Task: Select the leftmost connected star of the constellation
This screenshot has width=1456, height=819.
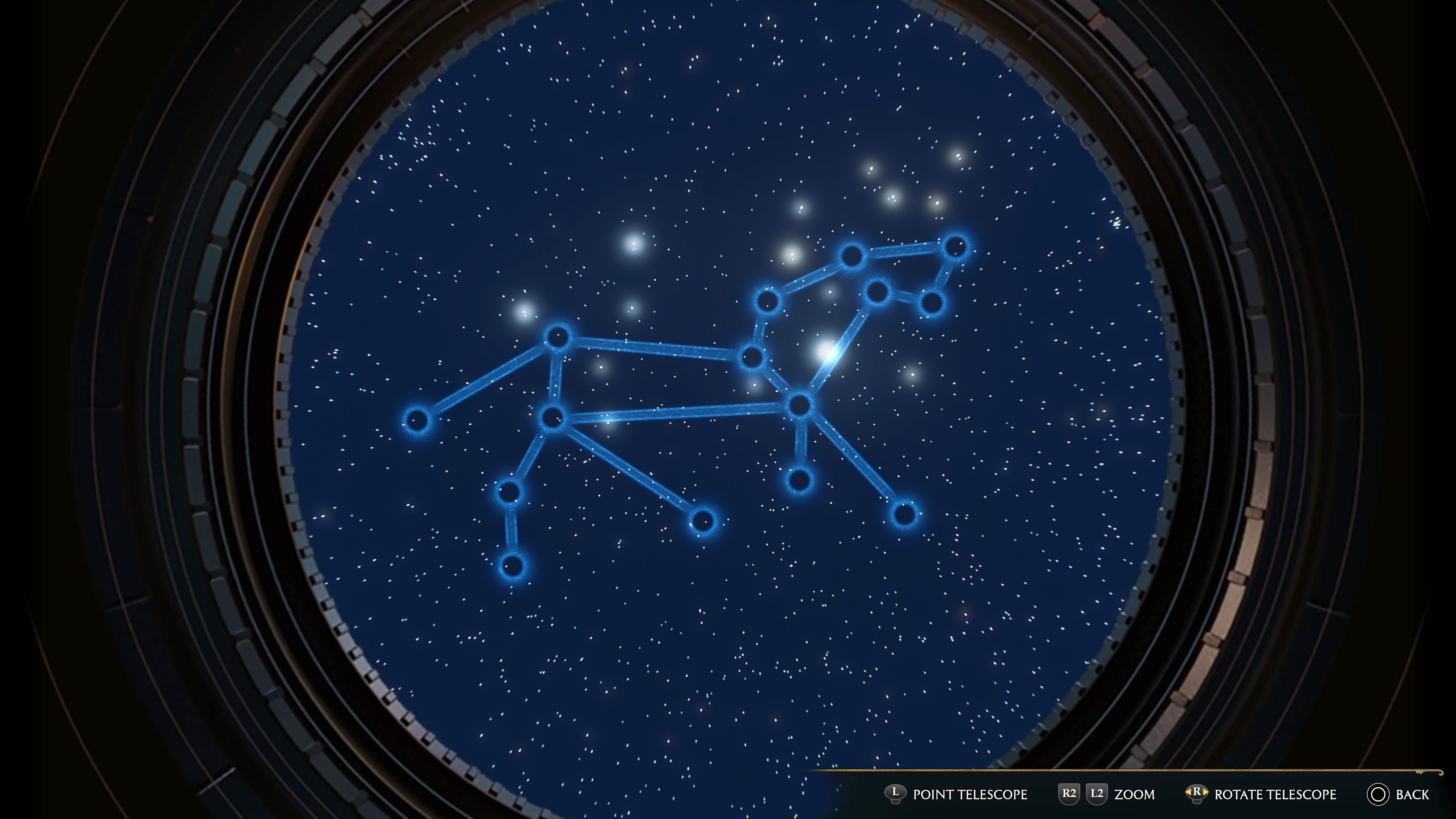Action: coord(418,421)
